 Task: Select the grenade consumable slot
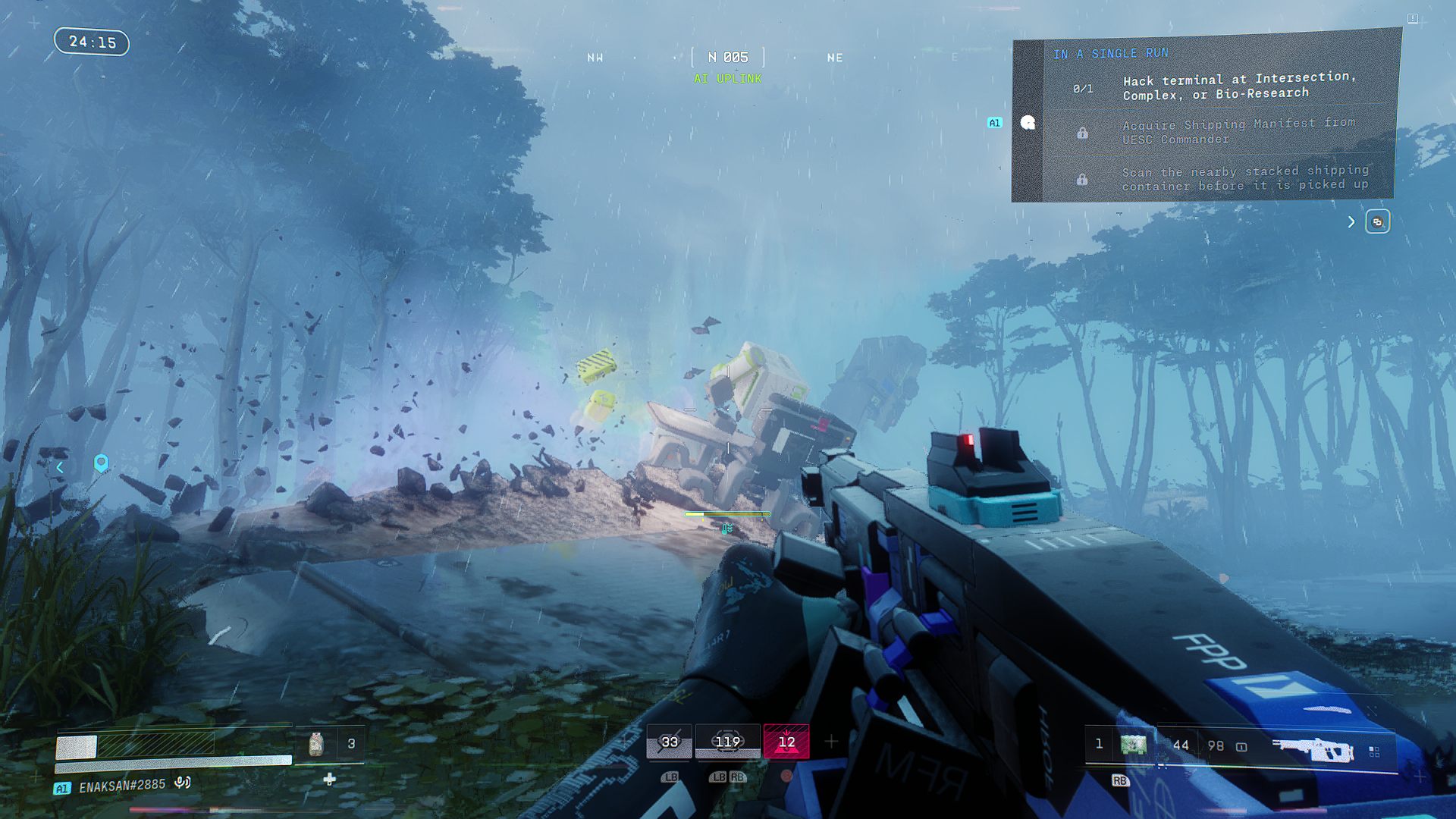[x=316, y=744]
